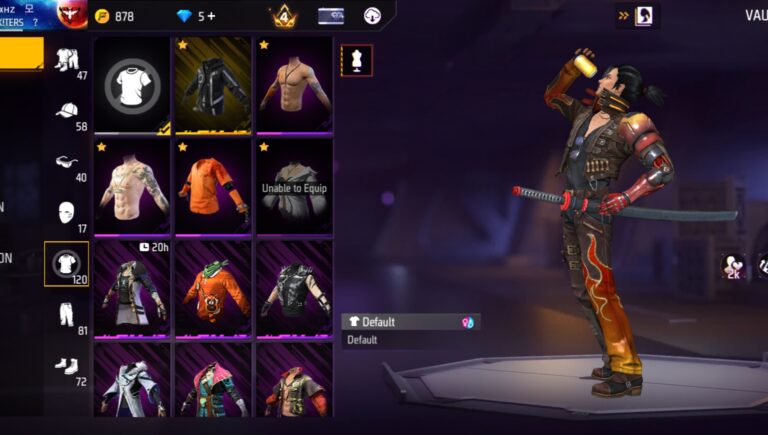Viewport: 768px width, 435px height.
Task: Open the player avatar profile
Action: click(71, 14)
